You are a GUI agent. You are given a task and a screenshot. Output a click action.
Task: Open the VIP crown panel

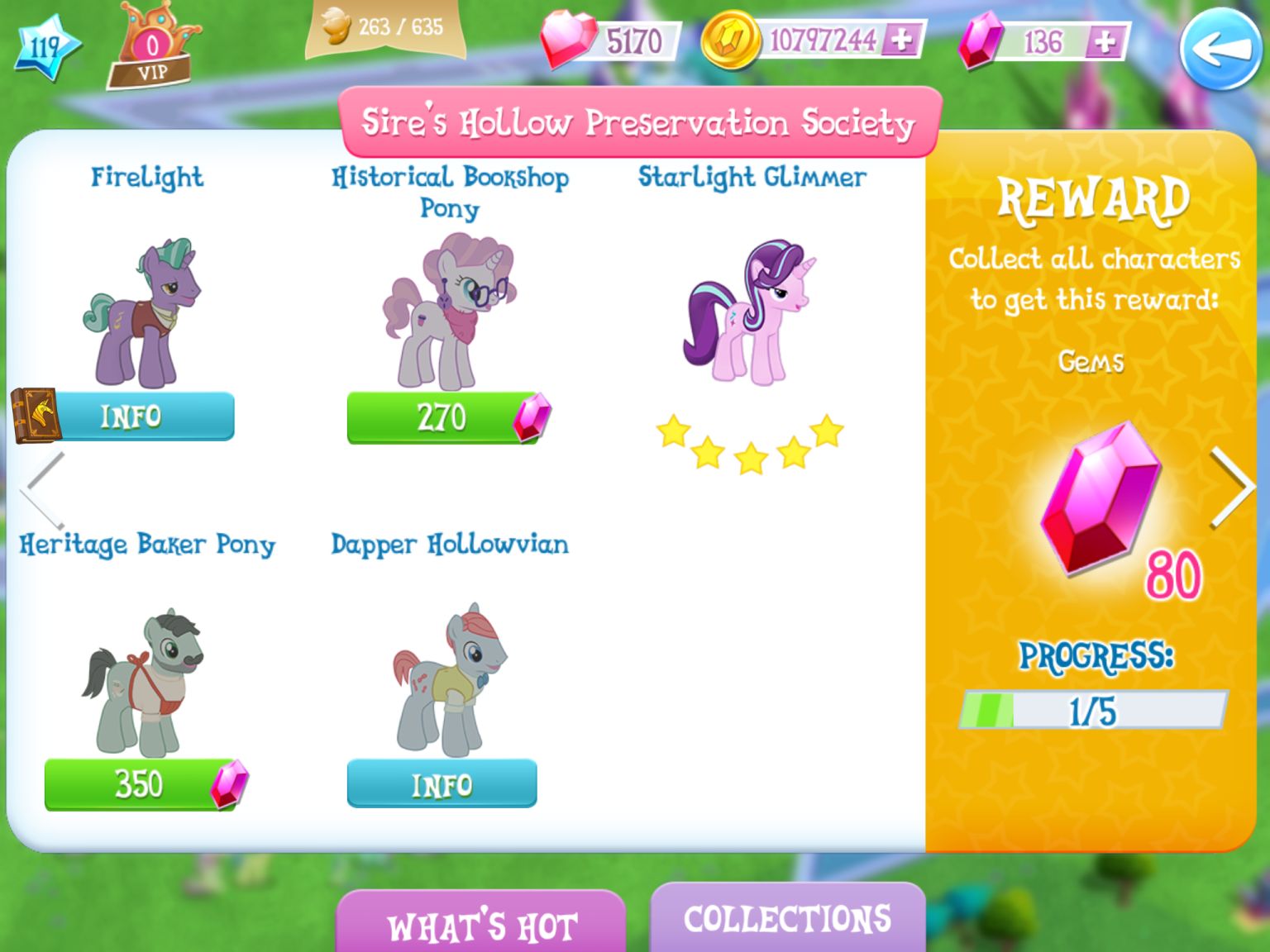click(154, 41)
